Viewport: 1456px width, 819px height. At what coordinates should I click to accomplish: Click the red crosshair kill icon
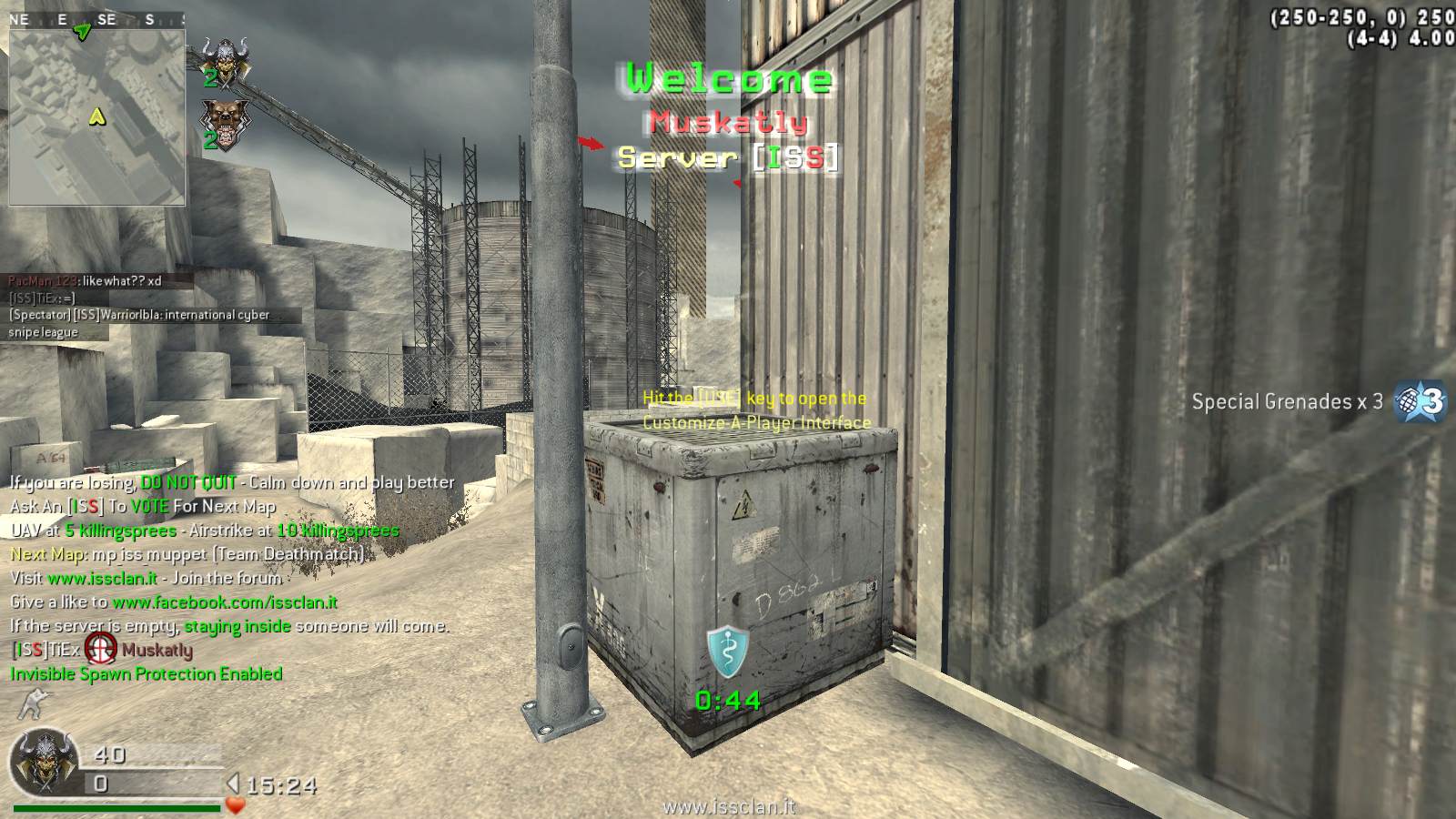tap(101, 650)
